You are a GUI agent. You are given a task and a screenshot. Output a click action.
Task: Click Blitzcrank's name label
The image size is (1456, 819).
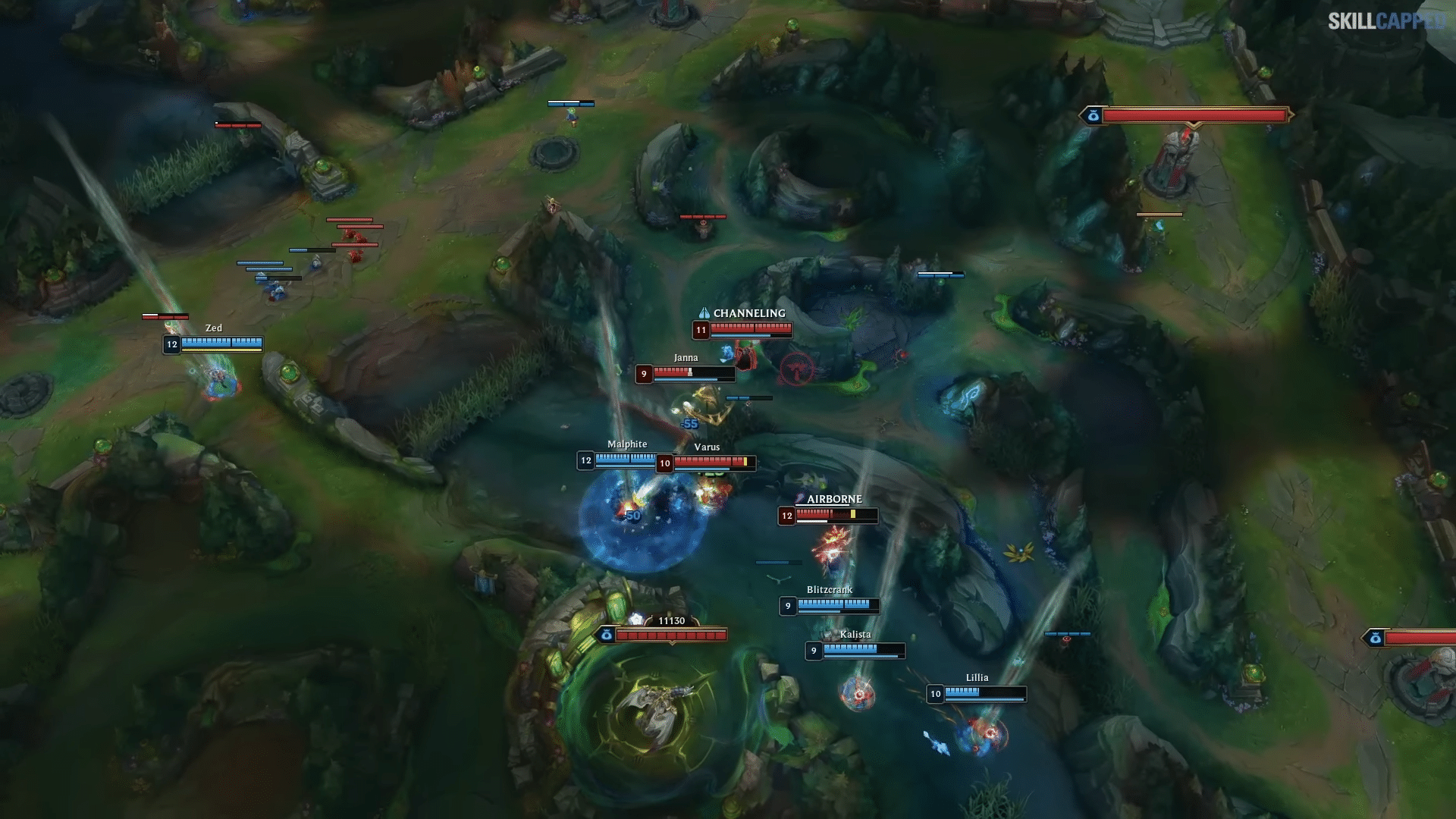pyautogui.click(x=829, y=588)
